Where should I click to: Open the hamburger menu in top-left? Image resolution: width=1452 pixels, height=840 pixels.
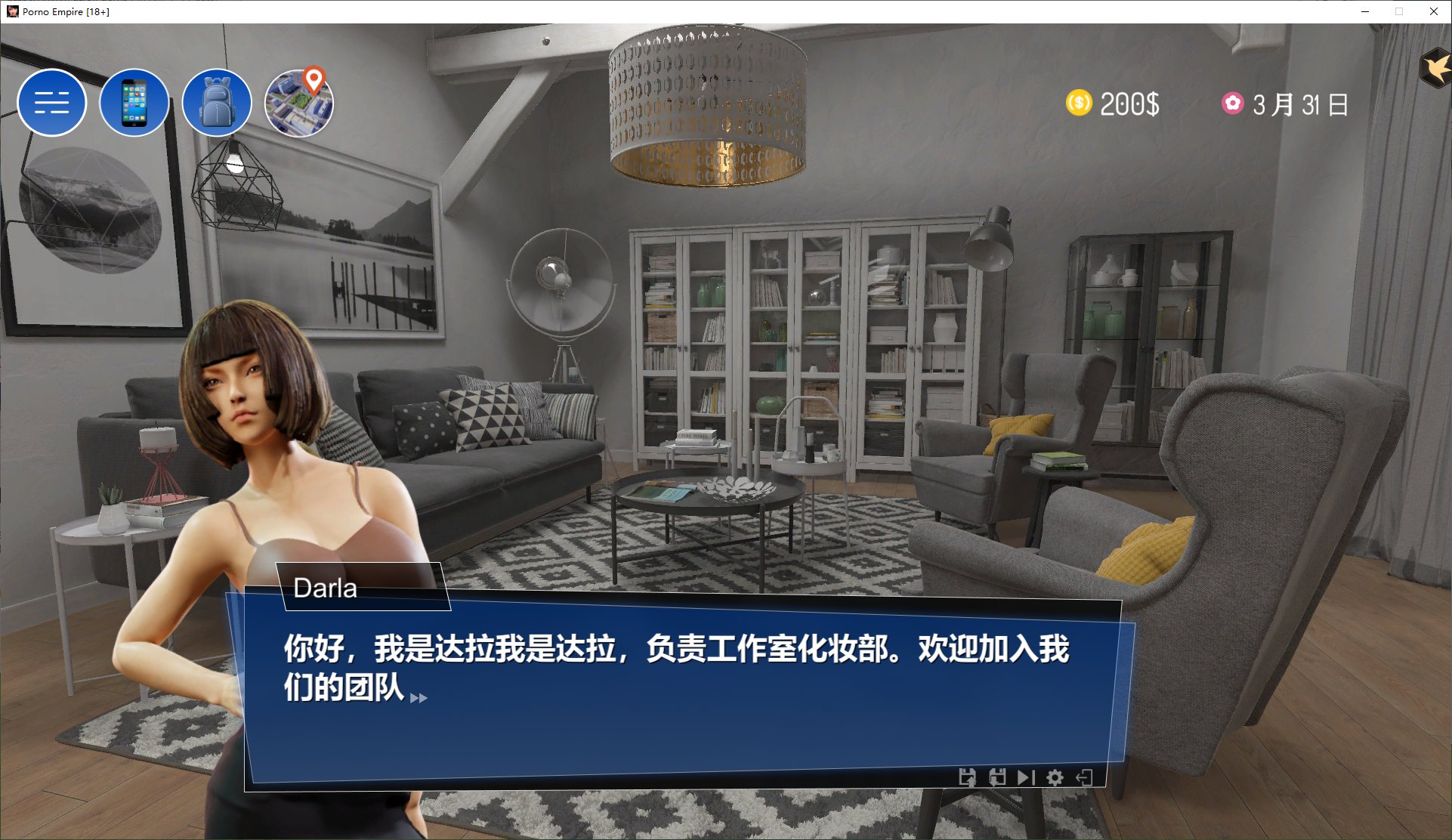point(52,103)
